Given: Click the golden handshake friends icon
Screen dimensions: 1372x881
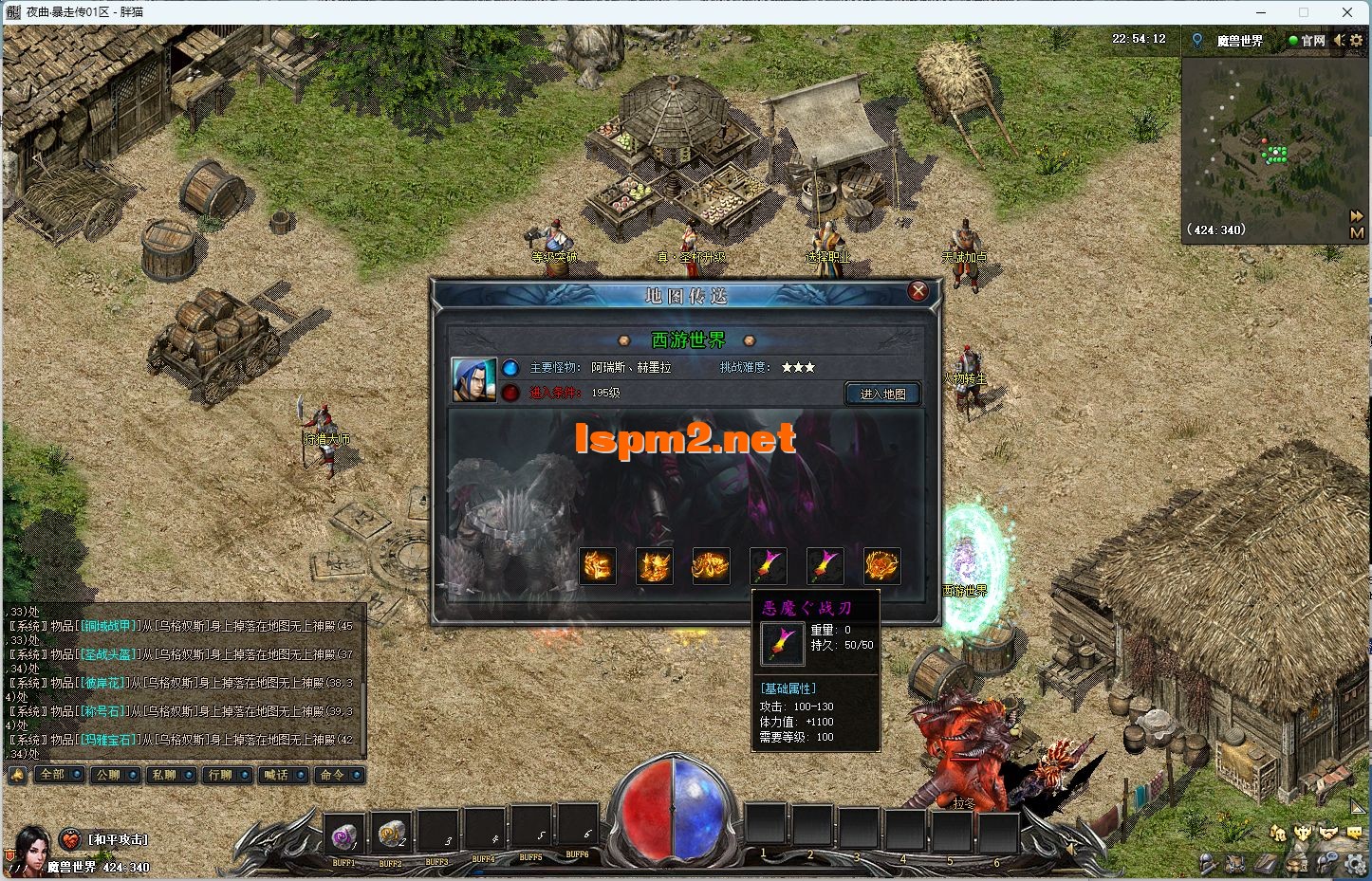Looking at the screenshot, I should click(1328, 833).
